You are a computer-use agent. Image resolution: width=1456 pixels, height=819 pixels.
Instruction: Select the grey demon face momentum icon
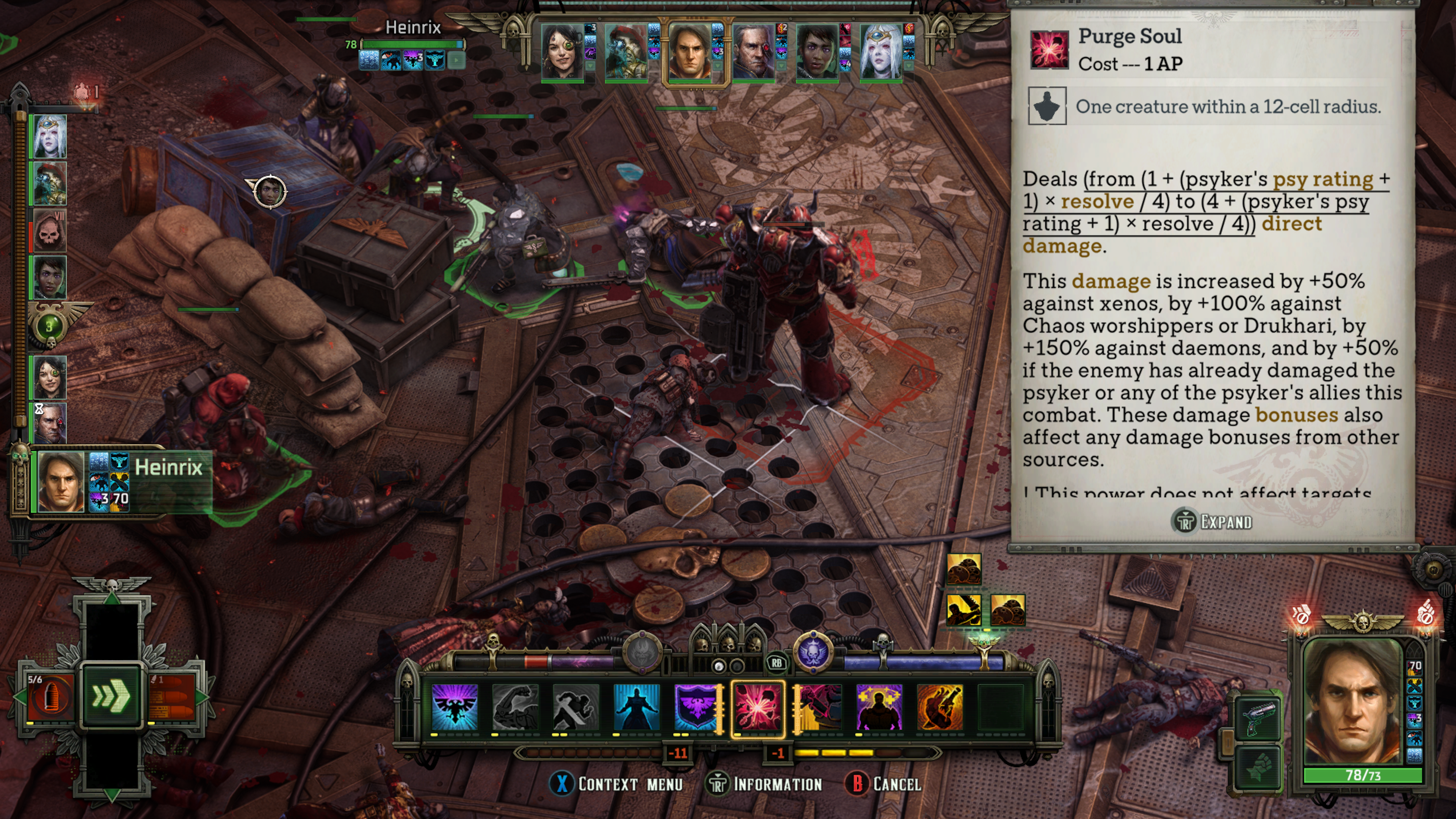pyautogui.click(x=642, y=652)
